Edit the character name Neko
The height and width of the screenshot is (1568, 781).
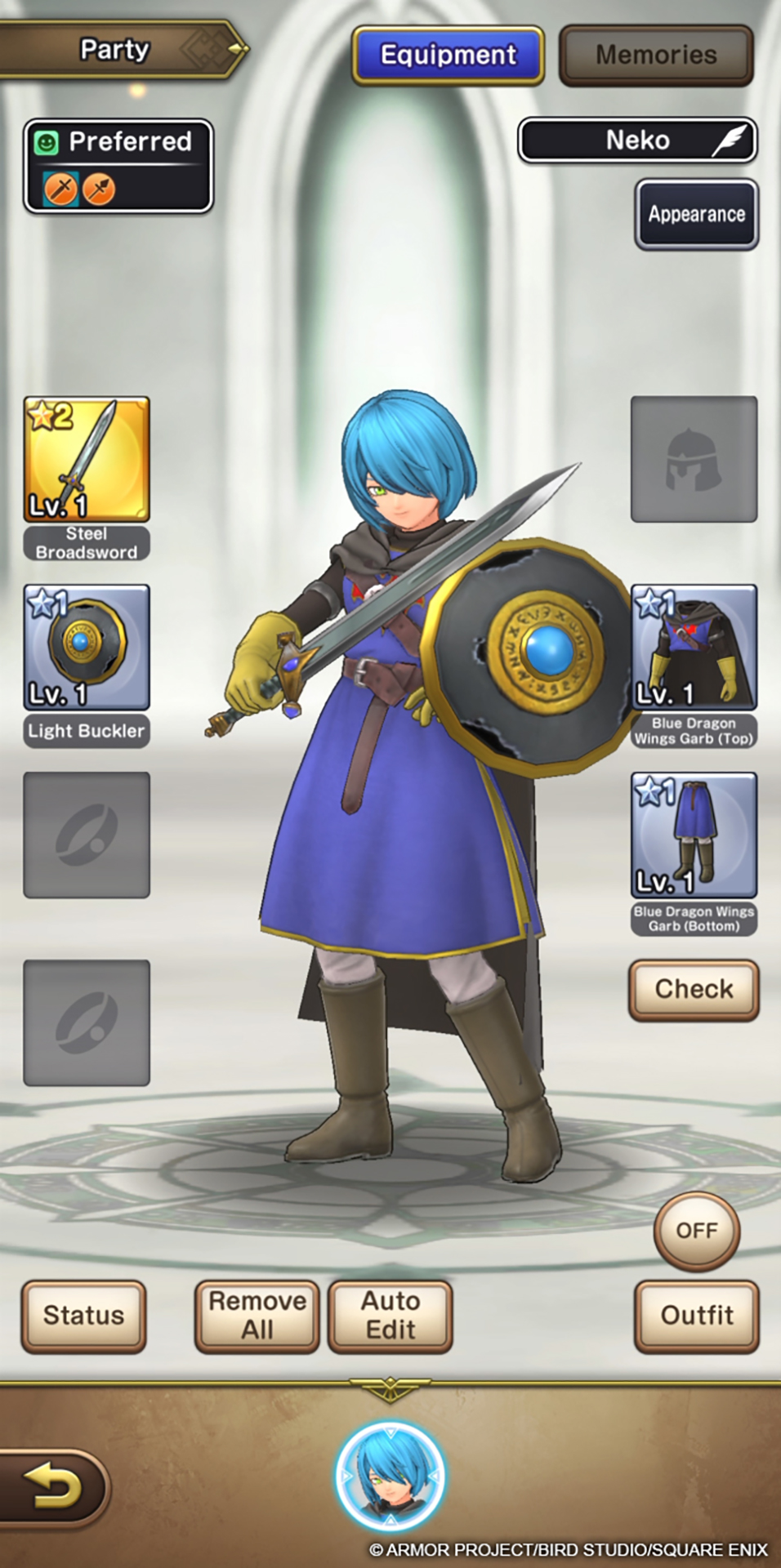click(x=637, y=140)
